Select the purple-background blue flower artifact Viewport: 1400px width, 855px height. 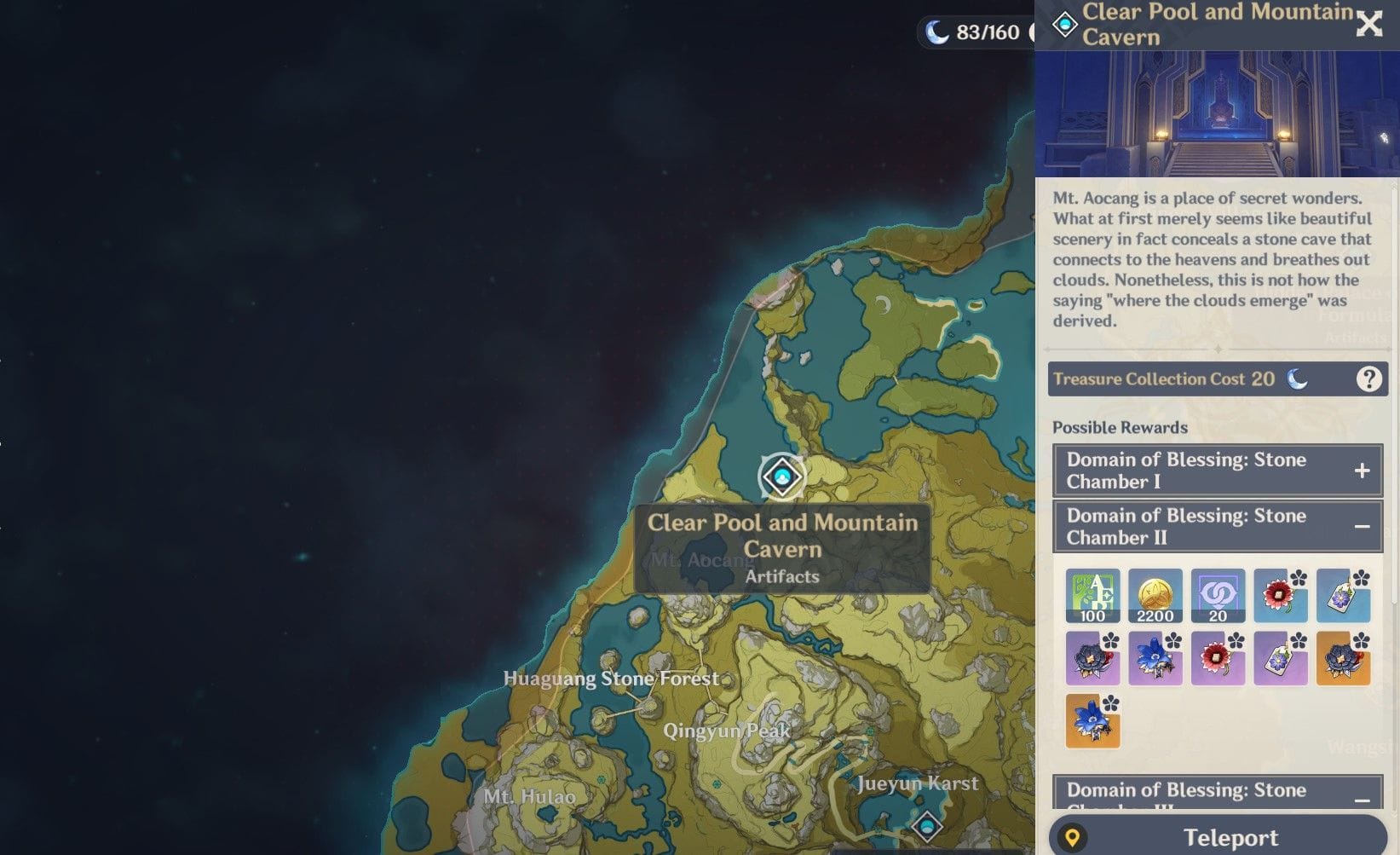(1155, 659)
